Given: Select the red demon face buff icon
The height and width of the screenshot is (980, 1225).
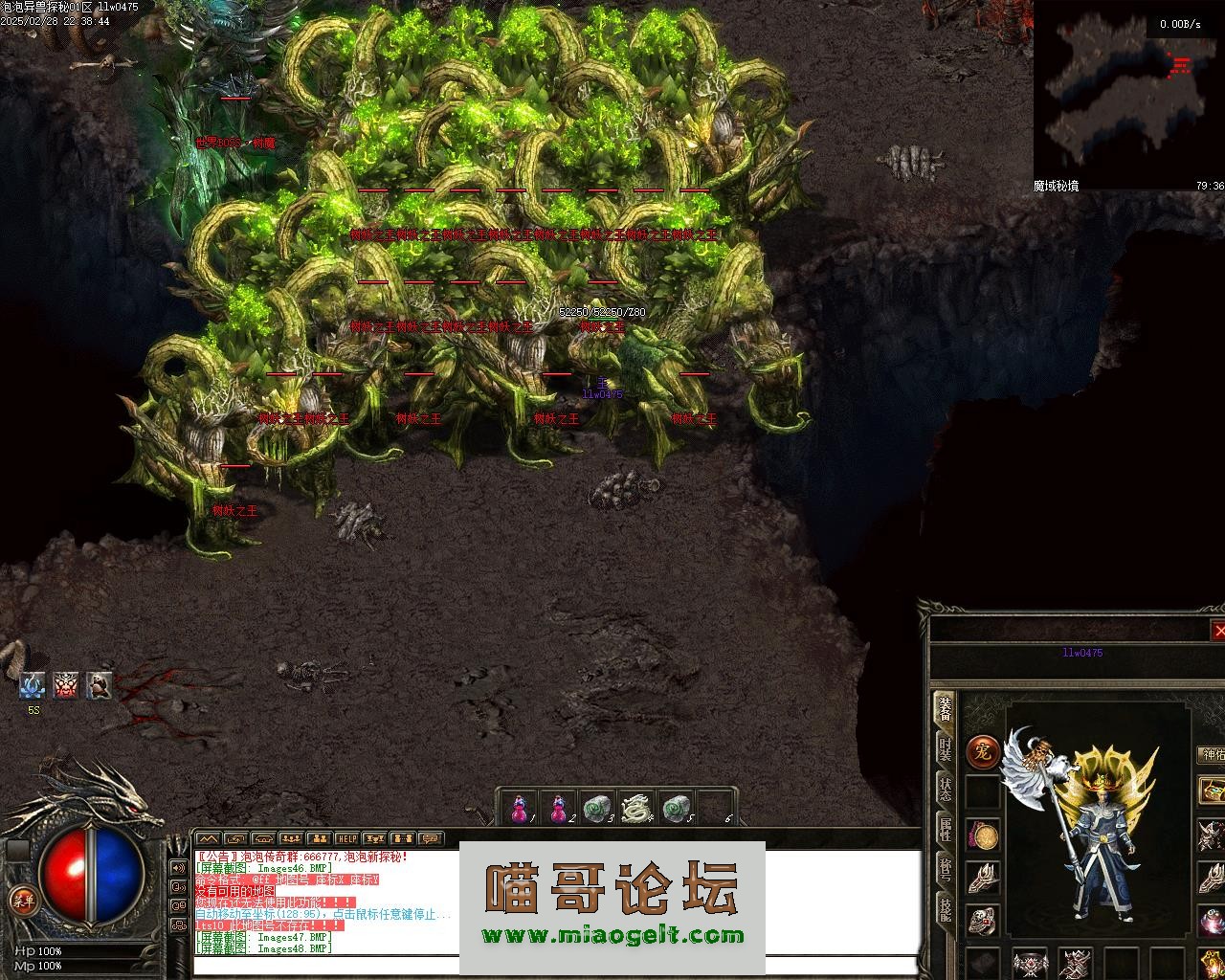Looking at the screenshot, I should click(65, 685).
